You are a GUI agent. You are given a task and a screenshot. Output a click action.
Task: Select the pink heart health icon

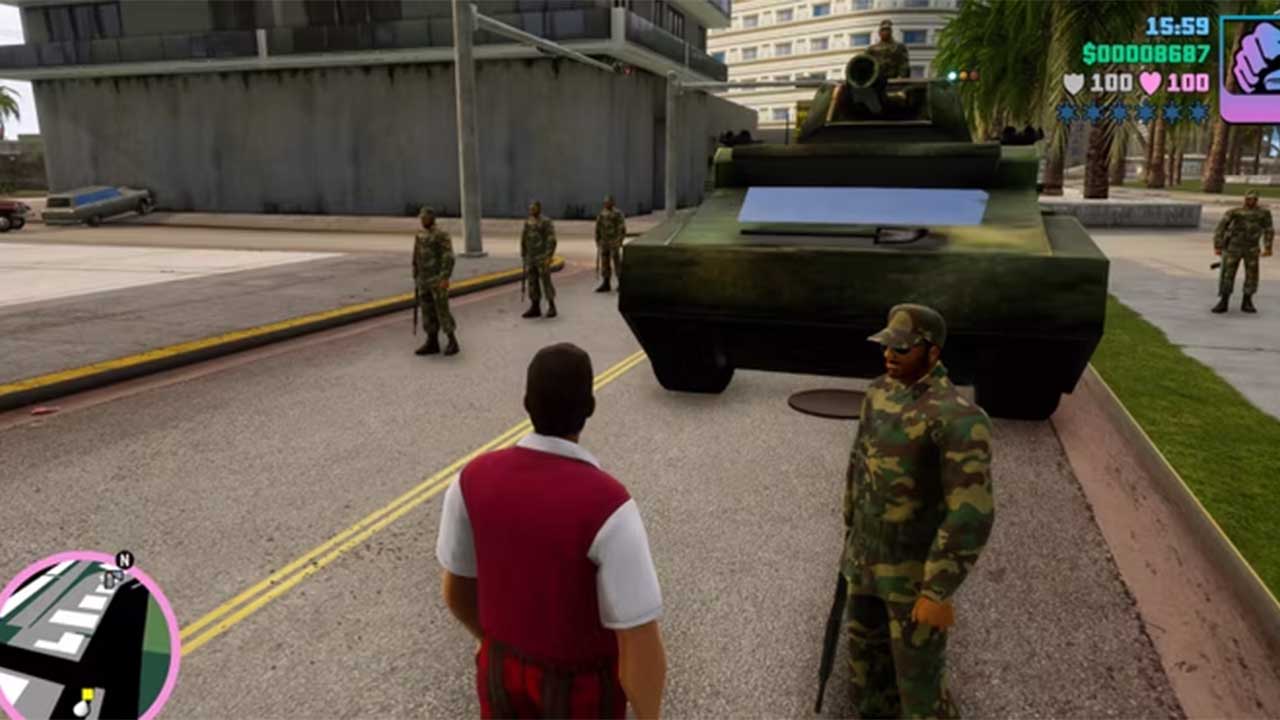[1150, 80]
